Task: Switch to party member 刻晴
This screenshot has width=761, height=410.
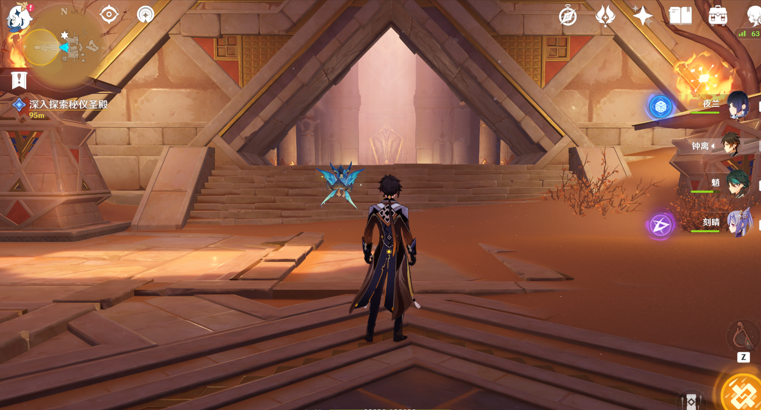Action: 737,223
